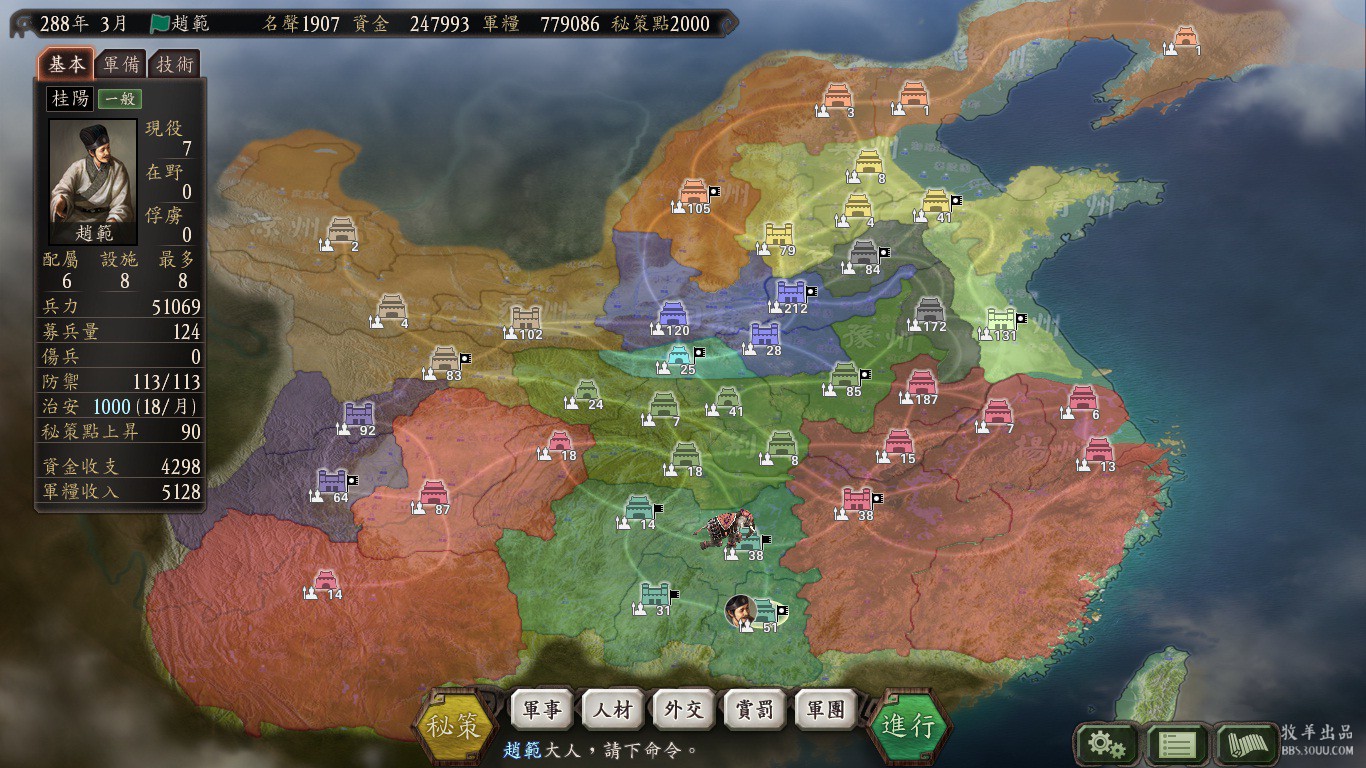Select the blue city with 212 troops

(790, 292)
